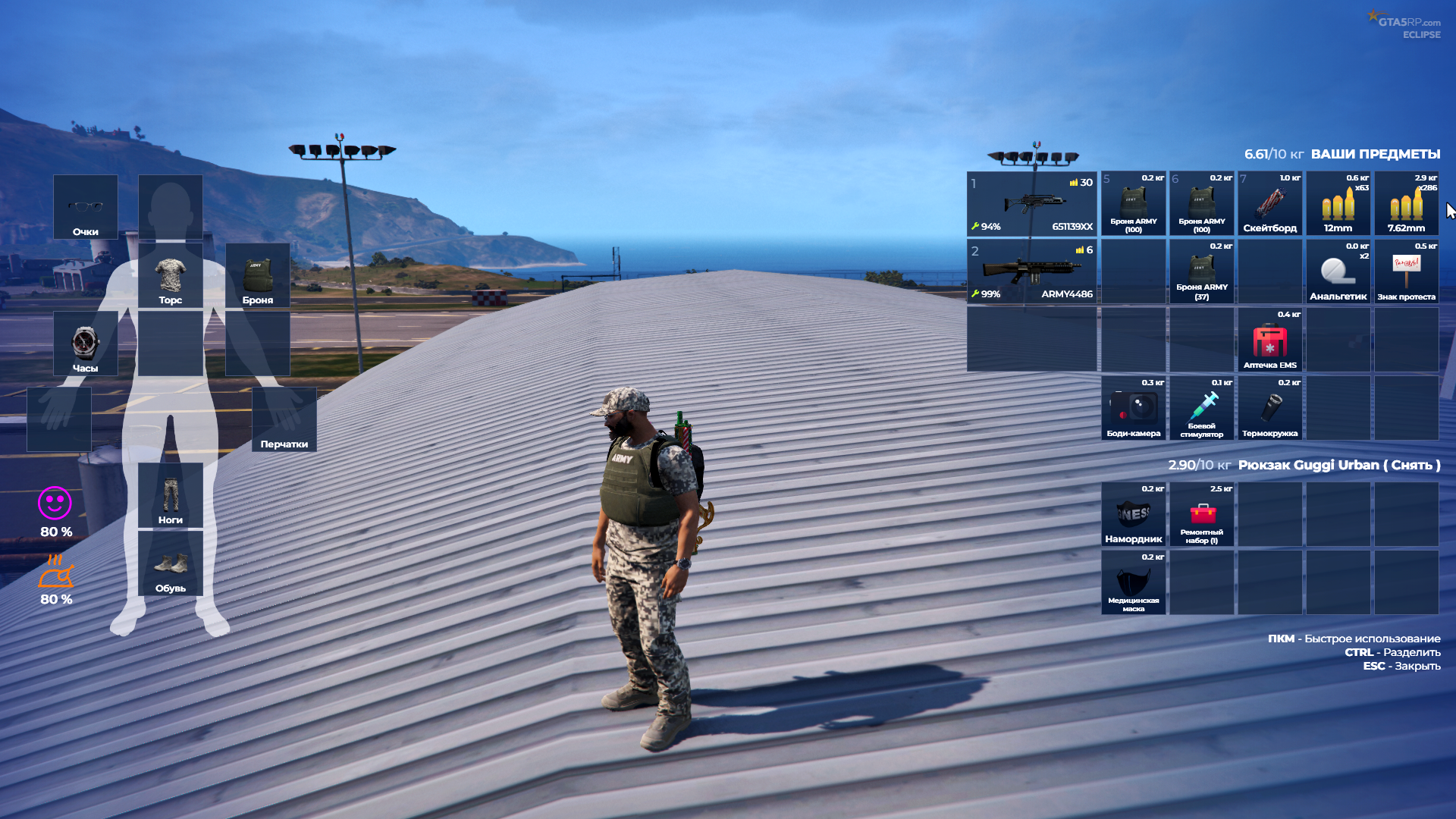Choose the Термокружка item
Screen dimensions: 1456x819
1269,409
